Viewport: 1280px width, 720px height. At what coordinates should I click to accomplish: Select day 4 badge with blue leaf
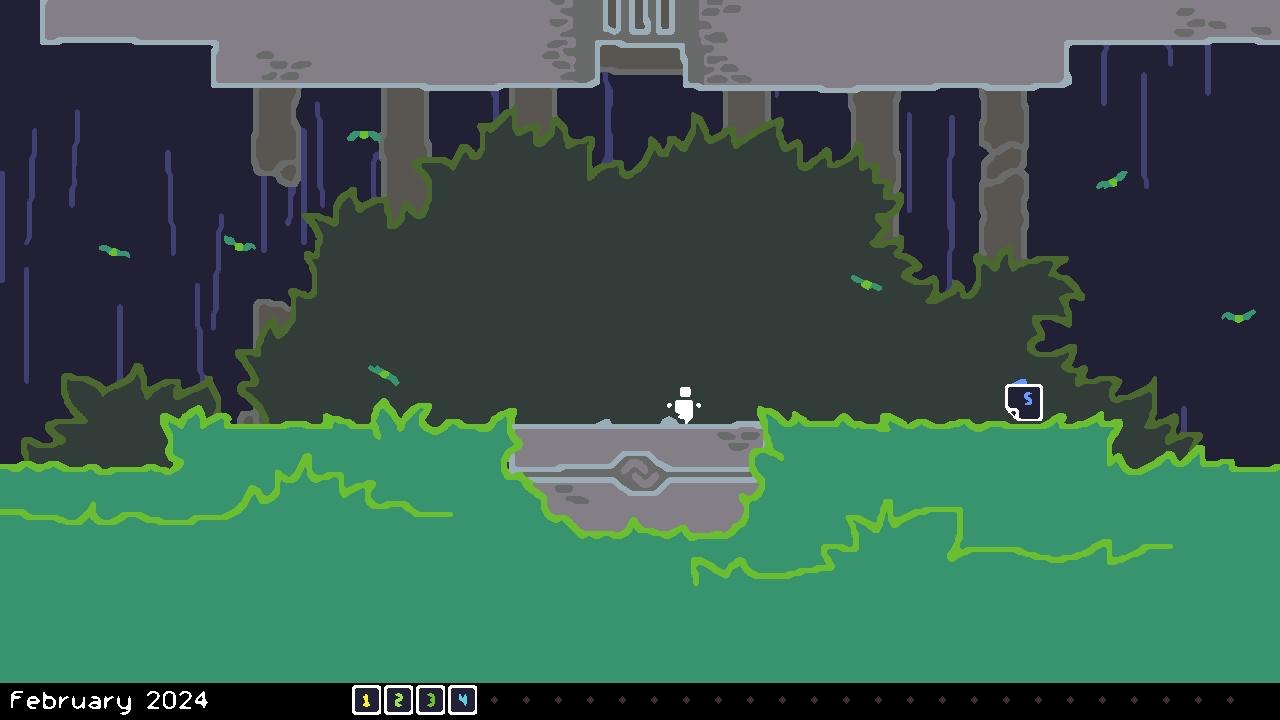click(462, 700)
